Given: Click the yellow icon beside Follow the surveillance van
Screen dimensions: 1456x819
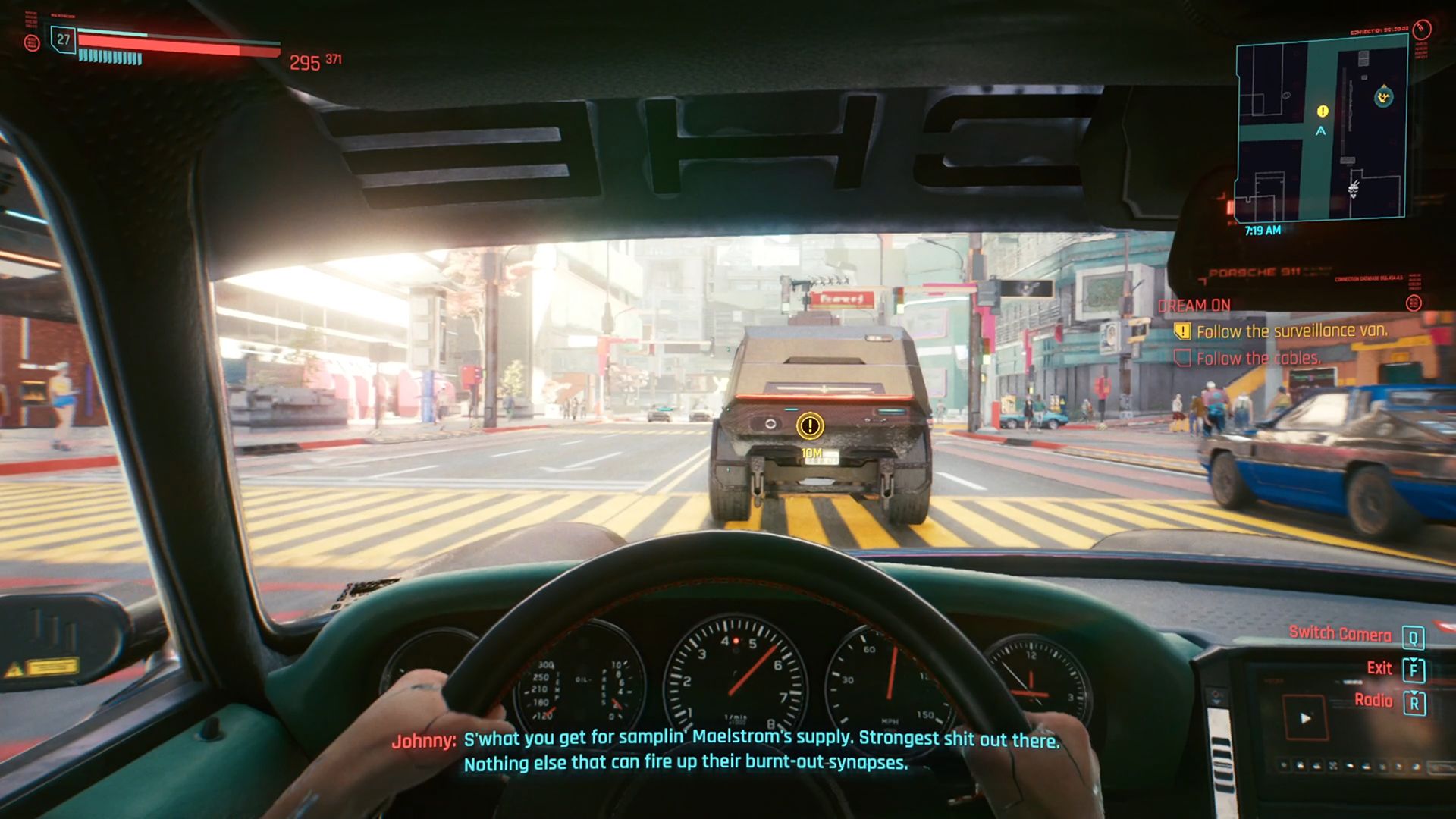Looking at the screenshot, I should coord(1182,331).
